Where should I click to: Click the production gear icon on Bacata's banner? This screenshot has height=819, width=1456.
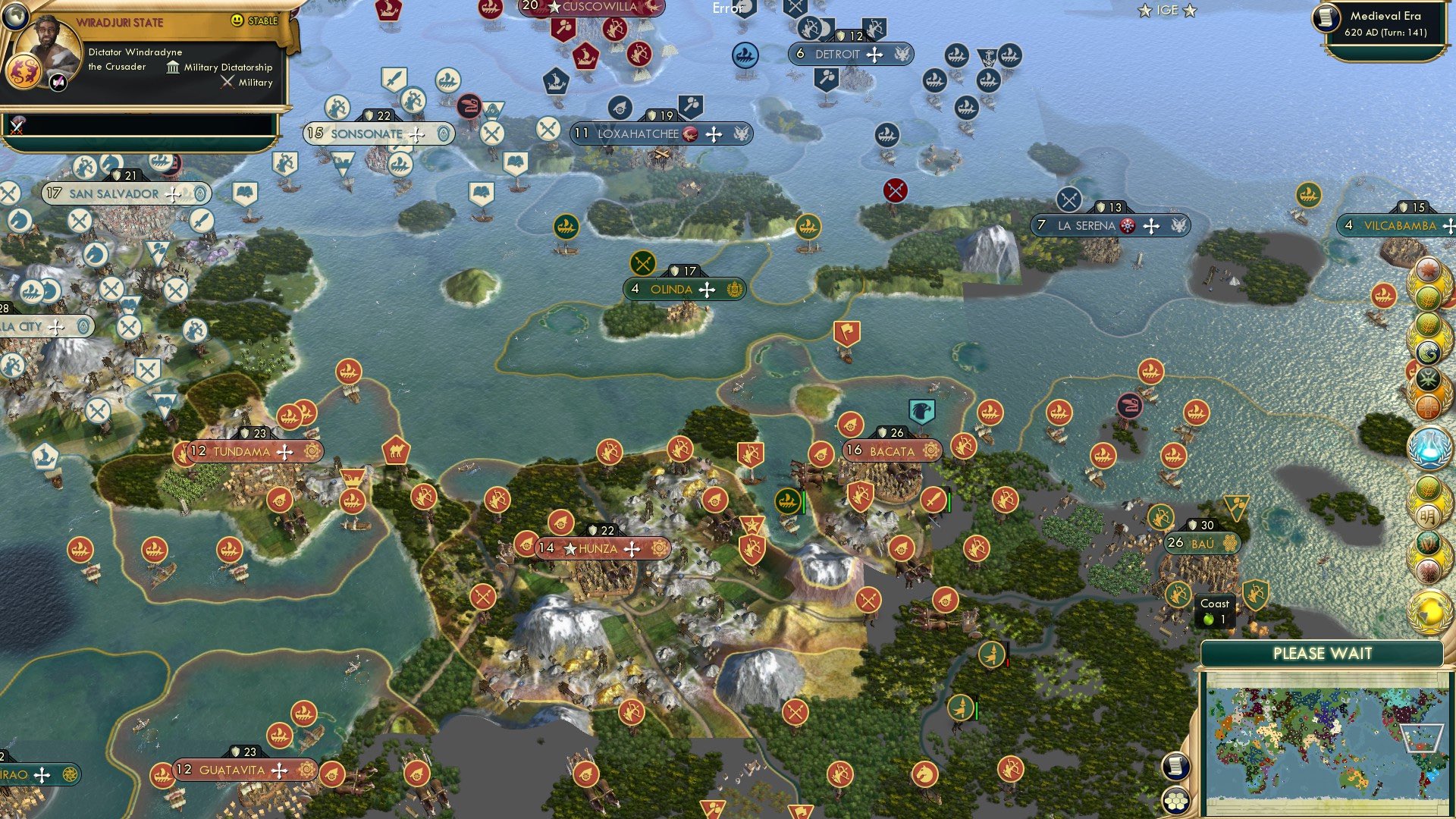tap(930, 451)
